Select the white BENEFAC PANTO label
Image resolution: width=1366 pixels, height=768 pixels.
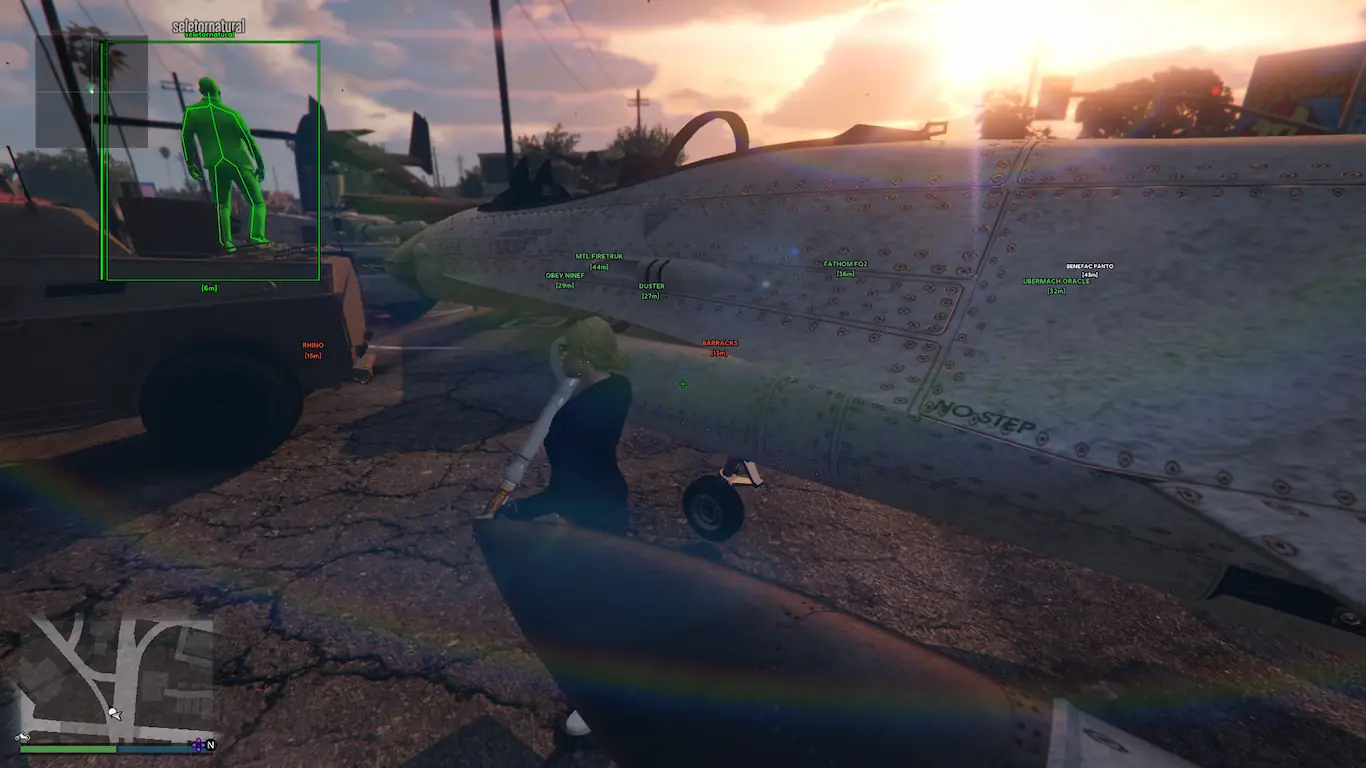tap(1089, 266)
